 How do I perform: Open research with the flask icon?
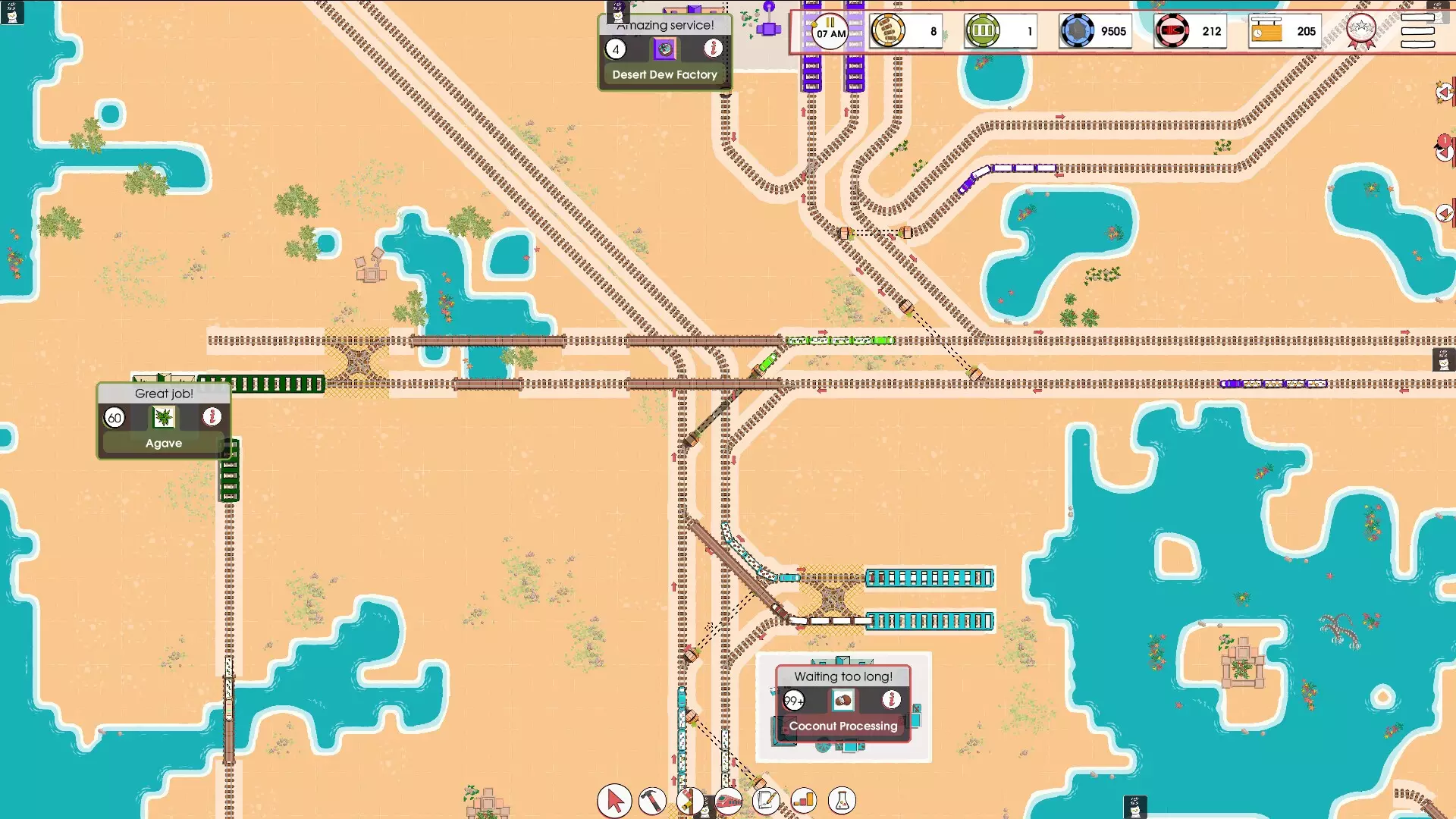843,801
